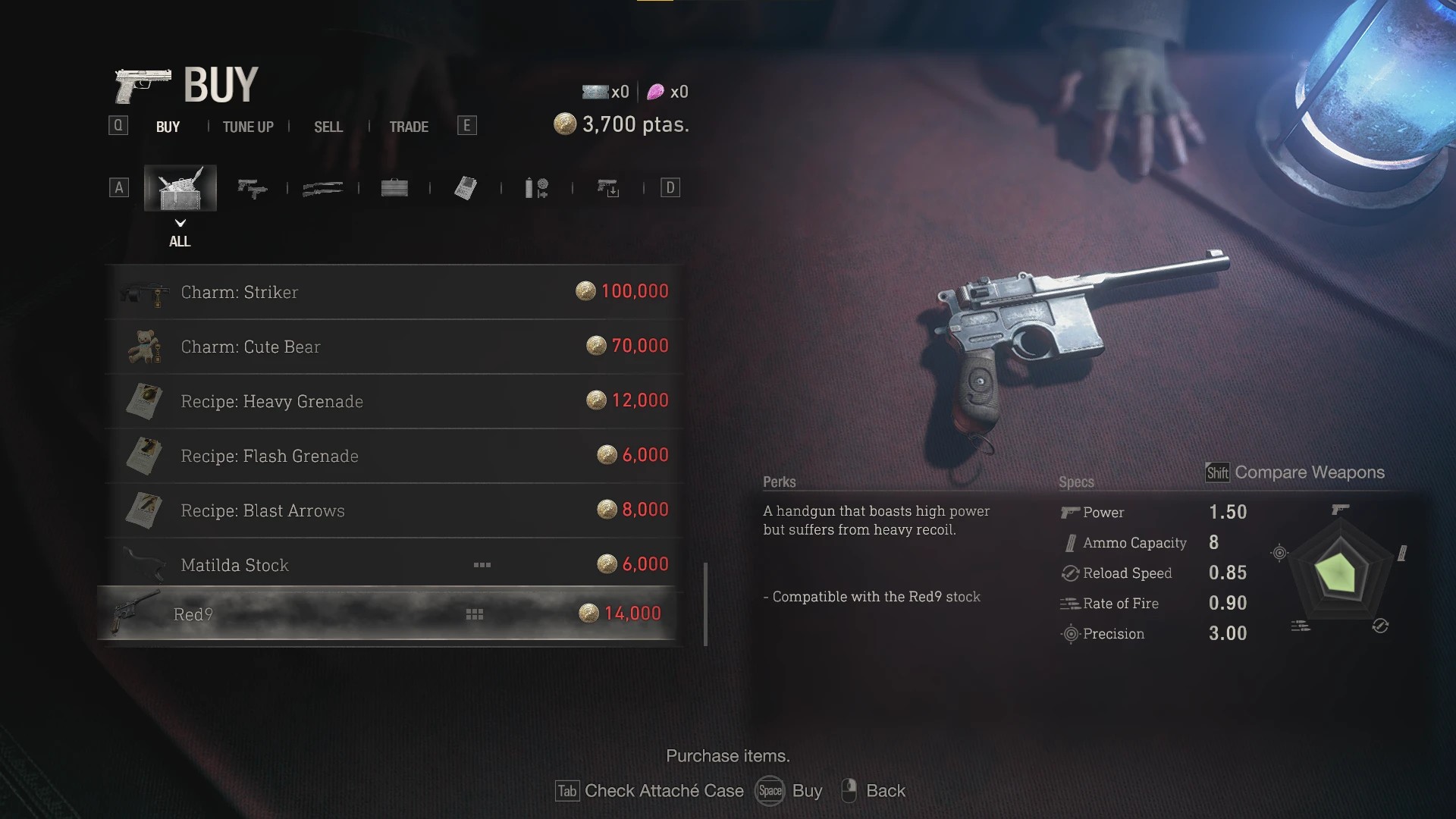
Task: Filter shop by handguns category icon
Action: pyautogui.click(x=252, y=188)
